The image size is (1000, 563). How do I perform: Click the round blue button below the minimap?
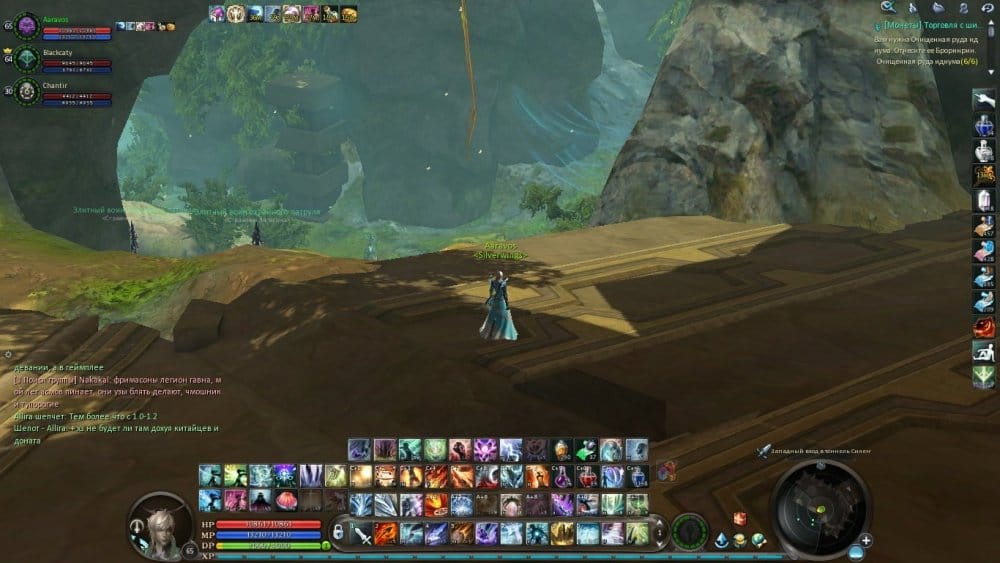(x=857, y=551)
